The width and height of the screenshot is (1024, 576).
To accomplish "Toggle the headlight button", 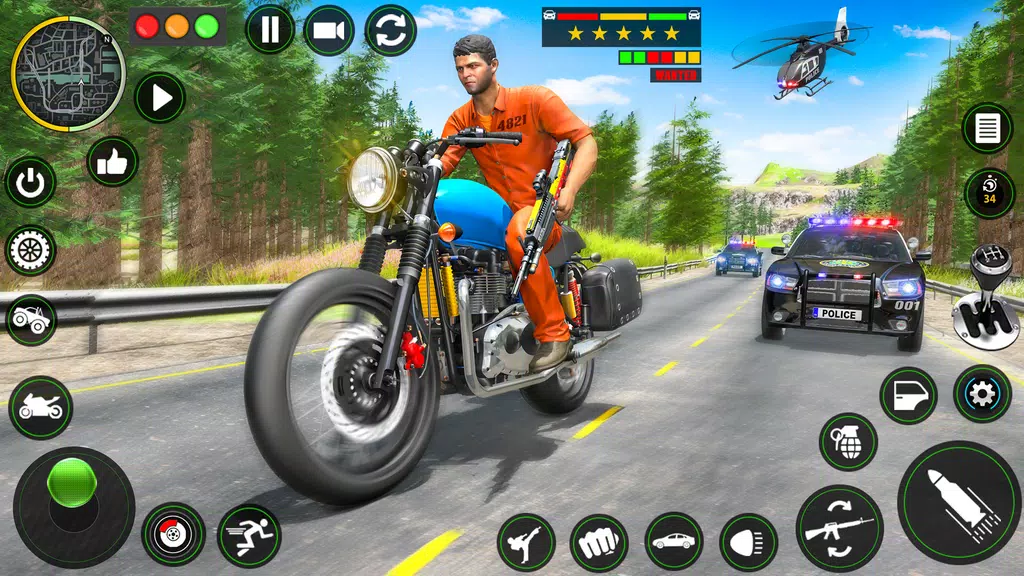I will pos(748,542).
